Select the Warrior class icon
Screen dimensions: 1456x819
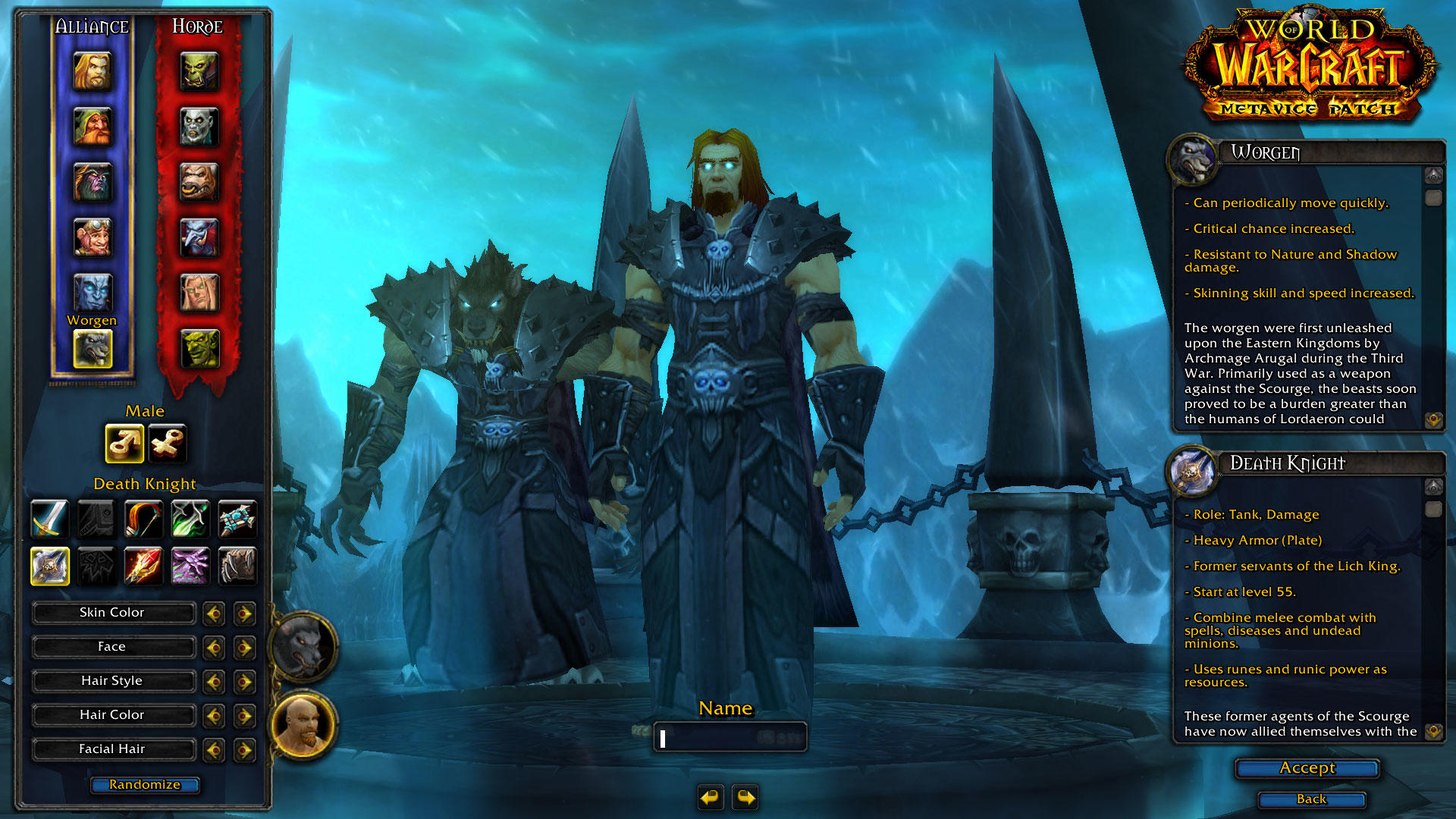[49, 519]
